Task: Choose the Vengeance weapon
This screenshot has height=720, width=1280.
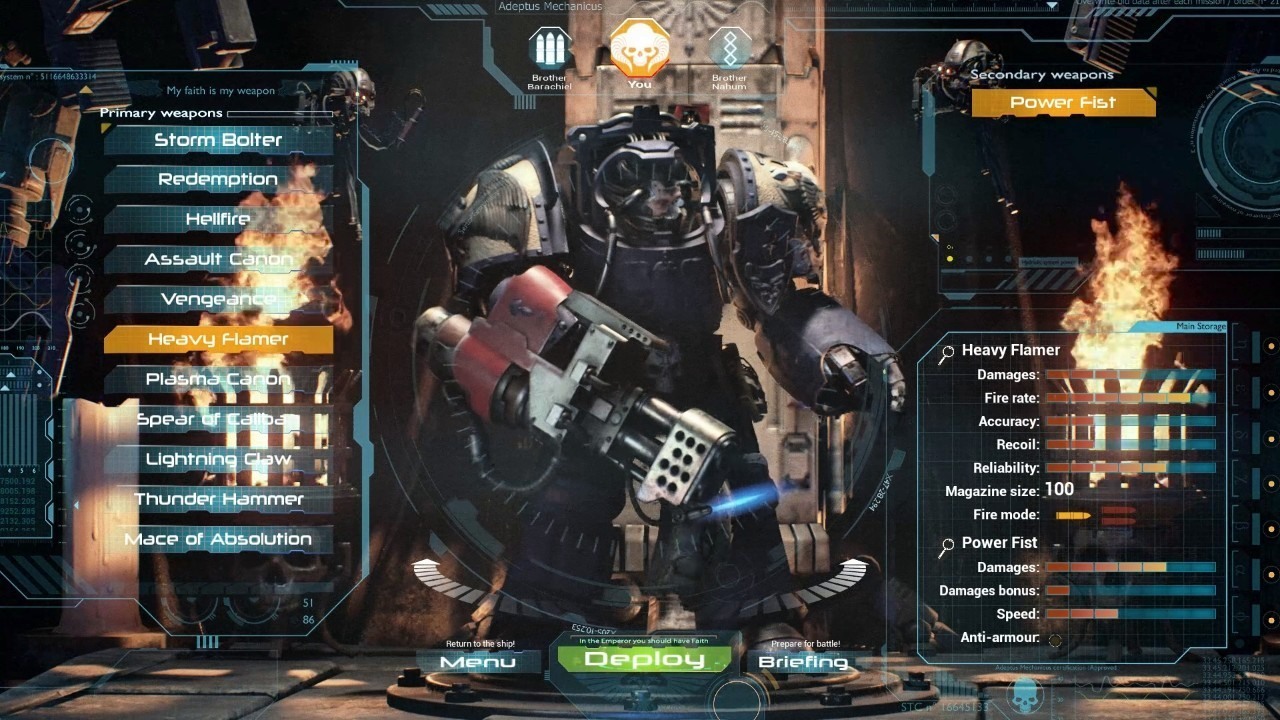Action: [218, 300]
